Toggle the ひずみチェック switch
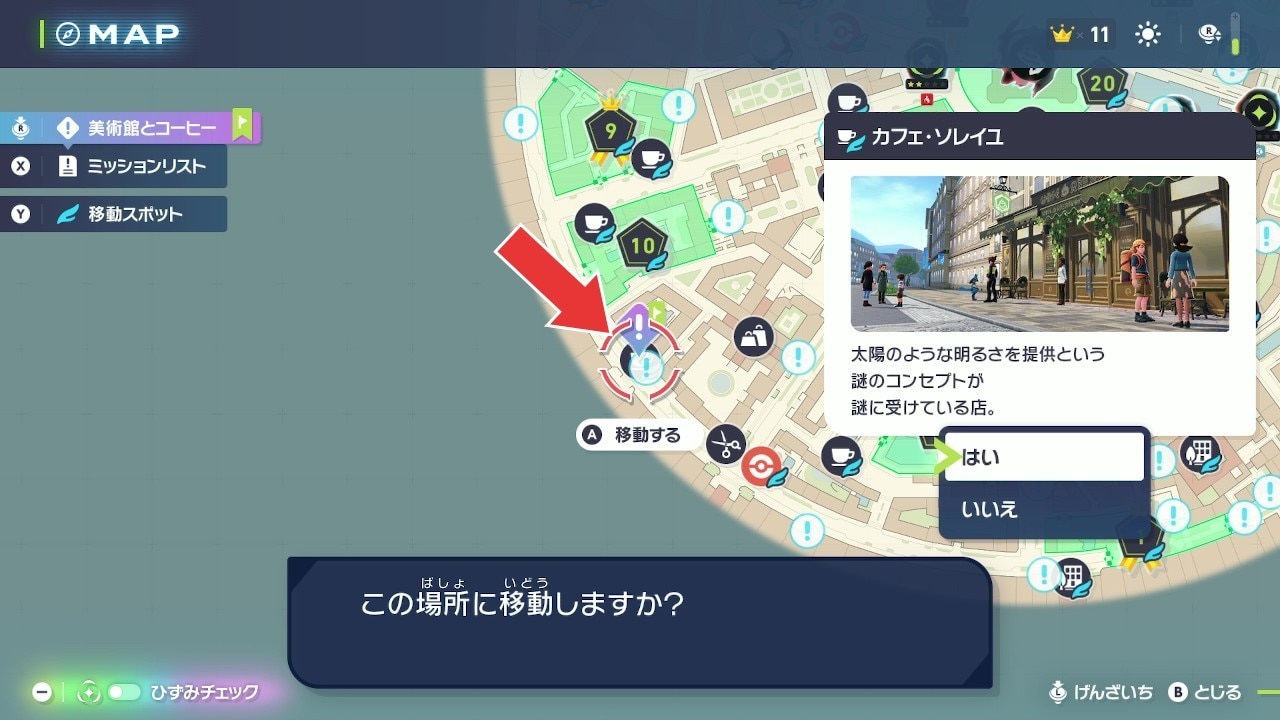The height and width of the screenshot is (720, 1280). pyautogui.click(x=124, y=692)
